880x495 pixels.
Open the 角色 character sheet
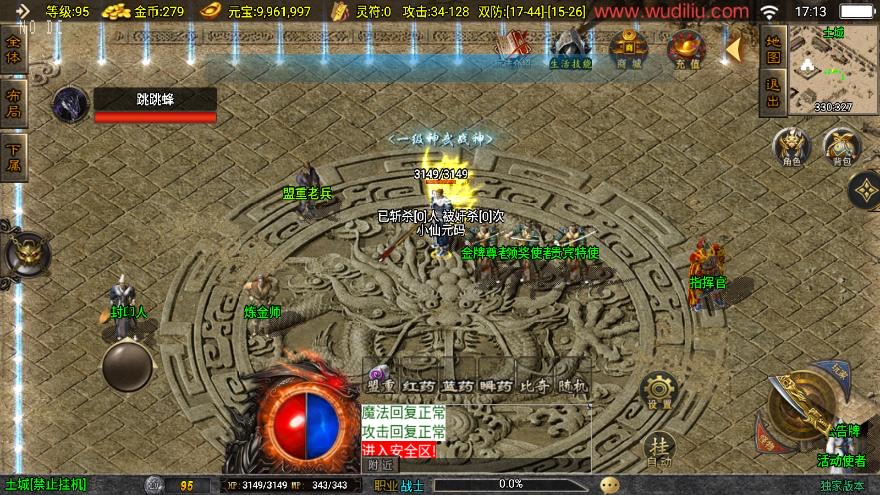tap(792, 147)
